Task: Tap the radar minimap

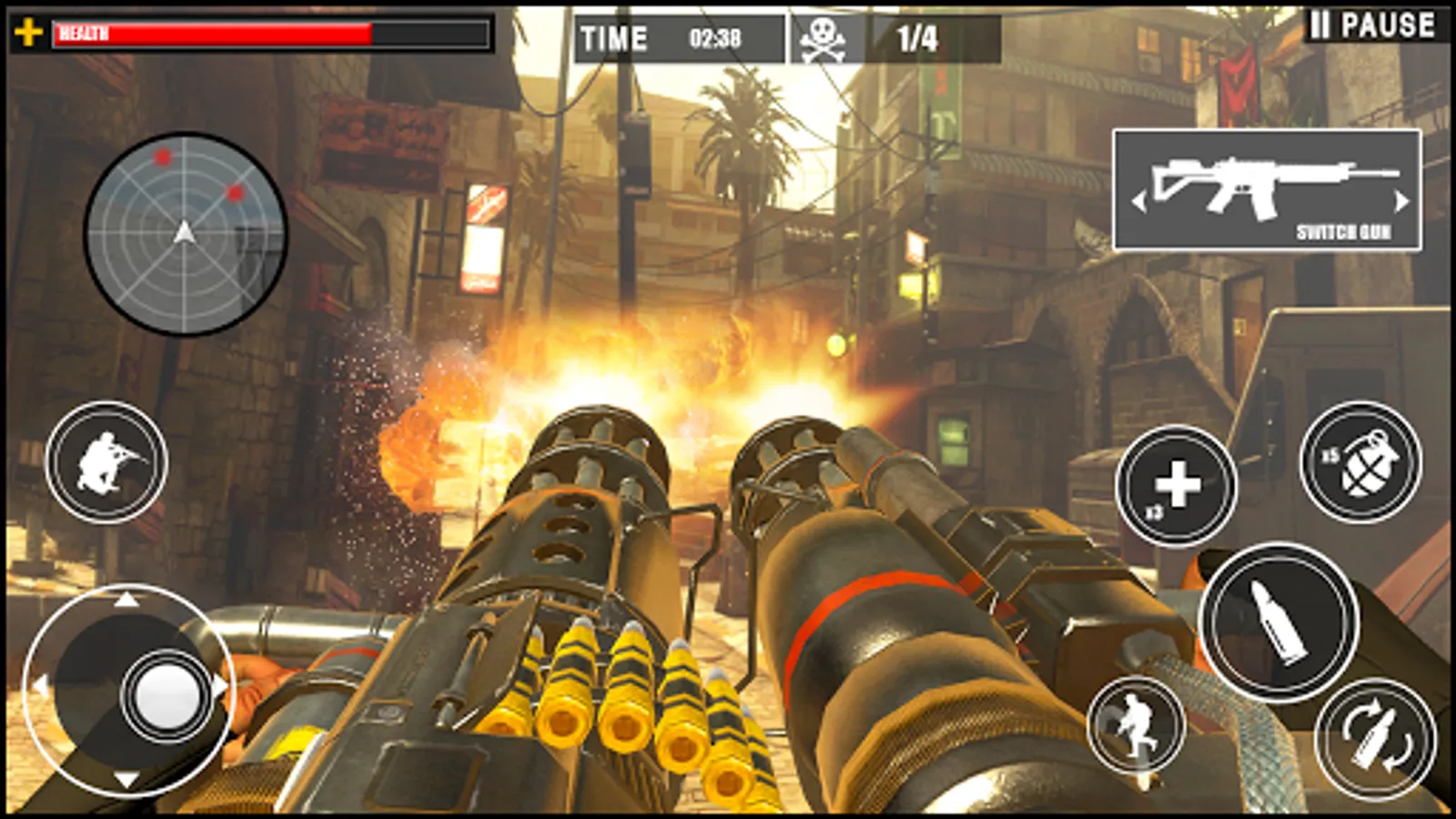Action: 186,234
